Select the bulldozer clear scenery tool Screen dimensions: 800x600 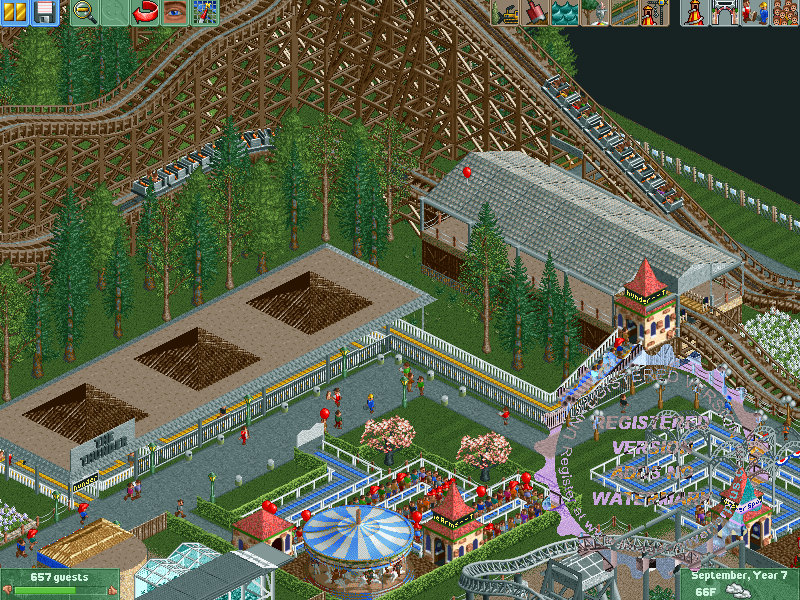click(505, 13)
